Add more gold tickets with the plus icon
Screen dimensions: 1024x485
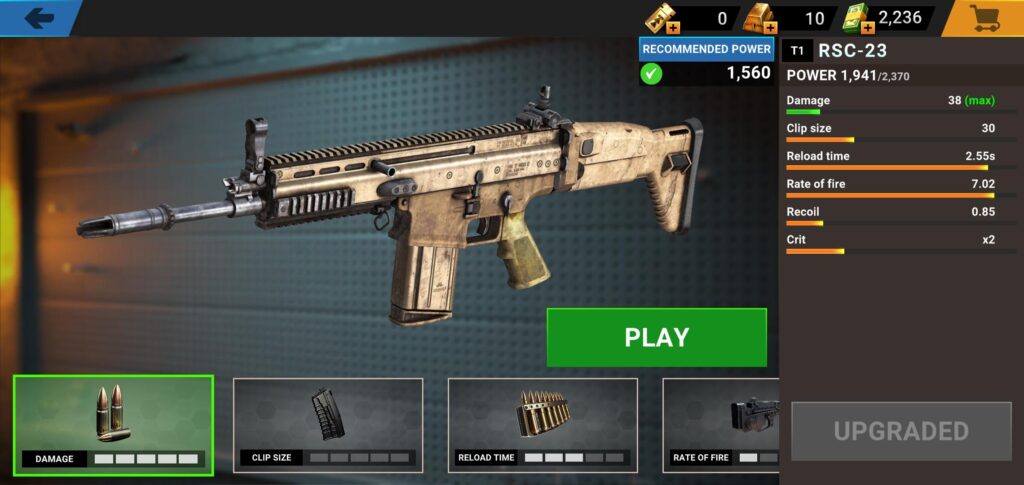tap(673, 27)
